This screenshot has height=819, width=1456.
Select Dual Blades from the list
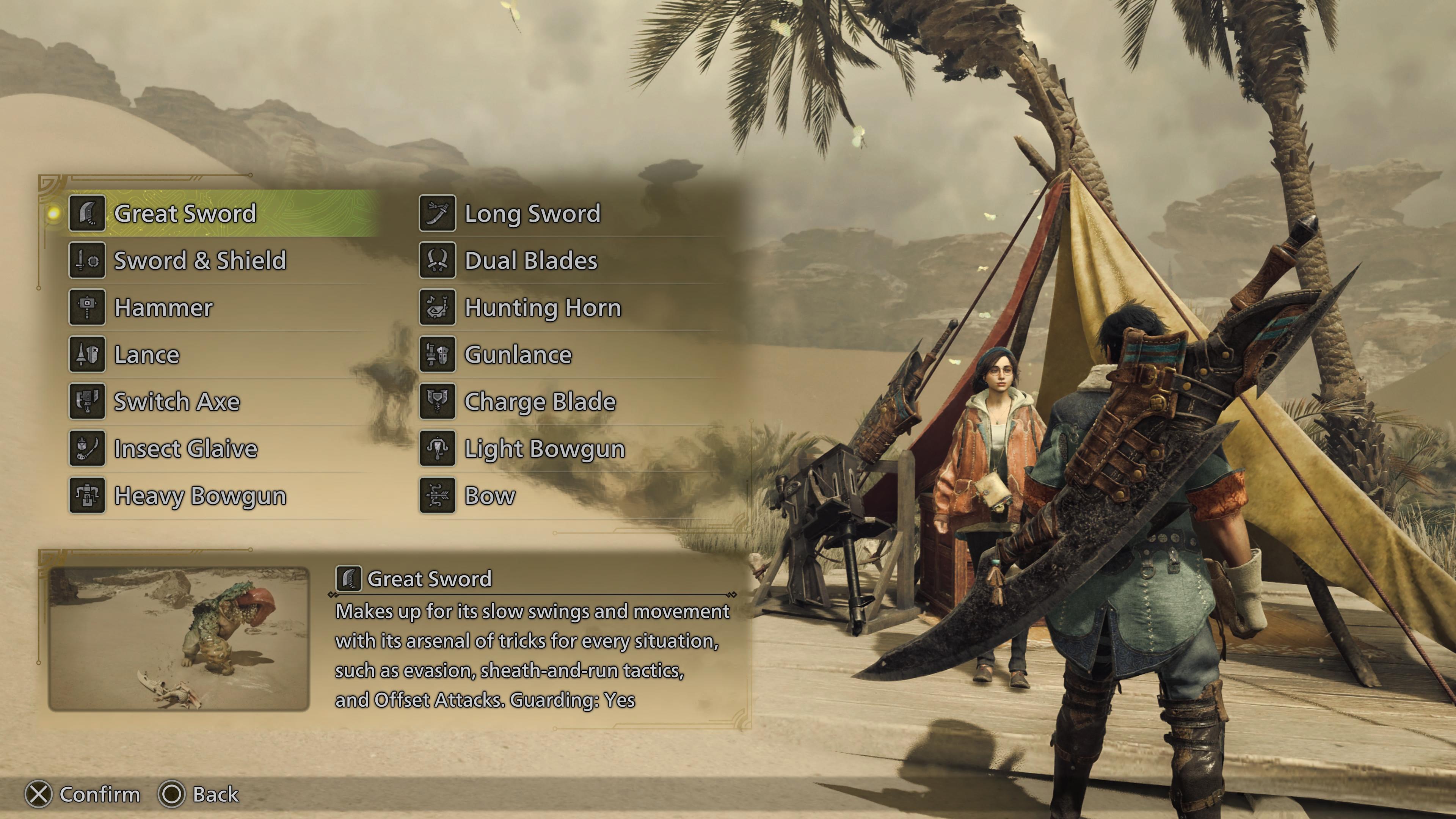(x=530, y=260)
